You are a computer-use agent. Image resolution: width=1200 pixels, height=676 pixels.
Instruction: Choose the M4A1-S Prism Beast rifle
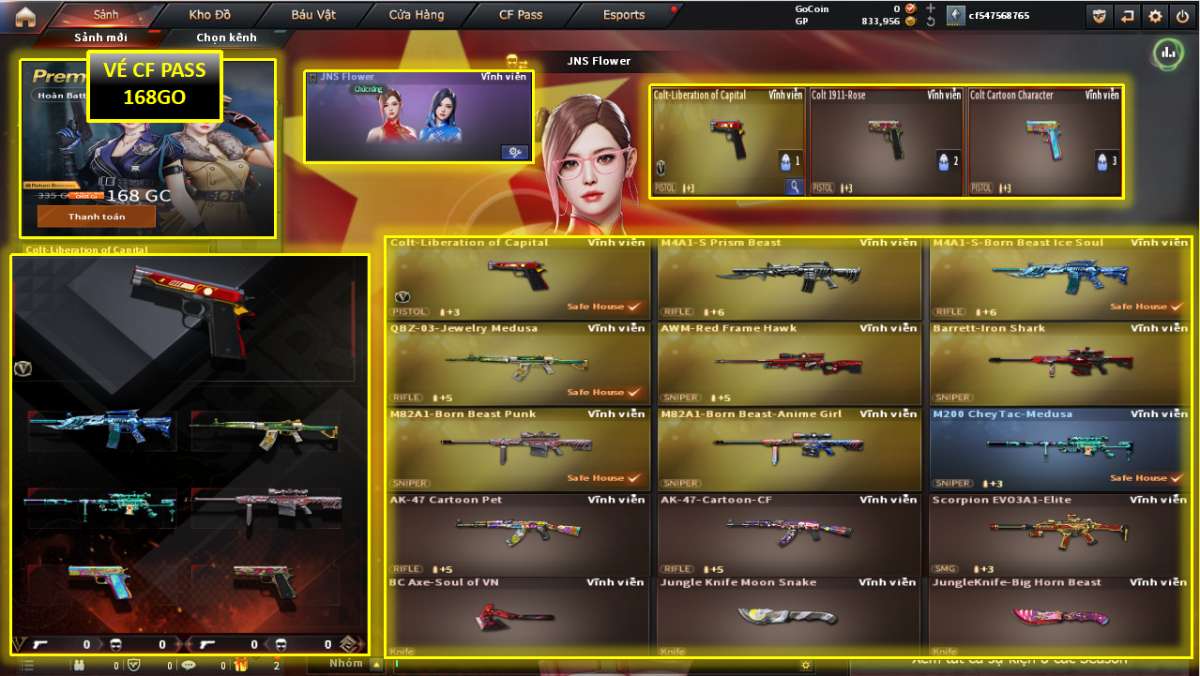(x=789, y=279)
